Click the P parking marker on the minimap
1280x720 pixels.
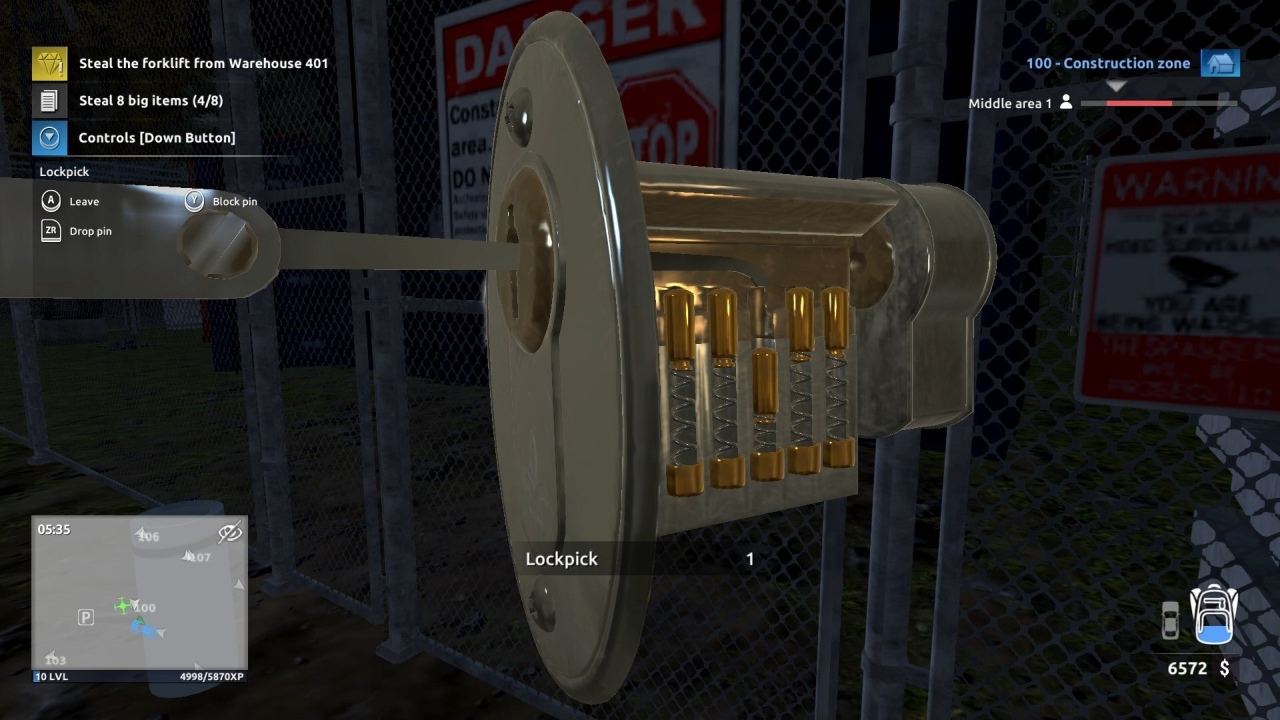tap(85, 618)
